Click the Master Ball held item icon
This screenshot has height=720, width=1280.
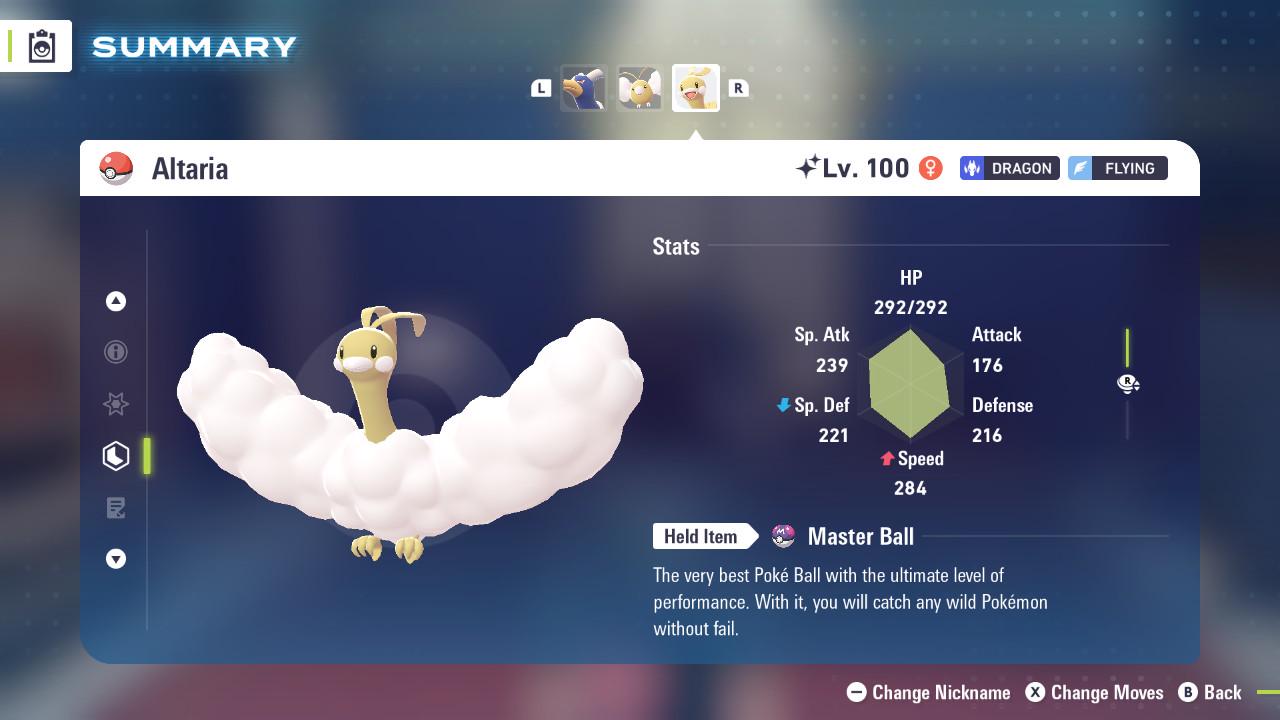[784, 536]
